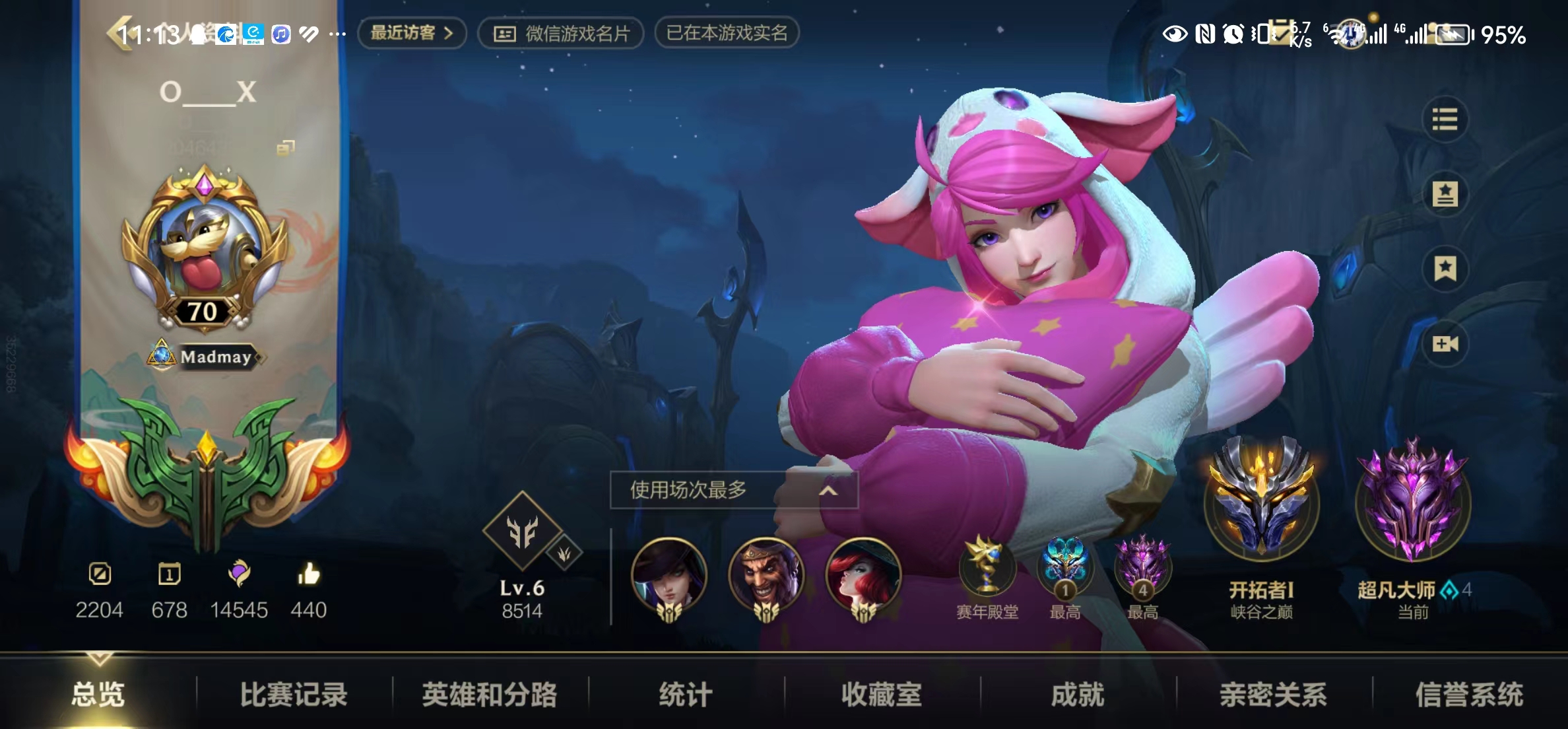Expand 最近访客 recent visitors list
Viewport: 1568px width, 729px height.
pos(410,33)
